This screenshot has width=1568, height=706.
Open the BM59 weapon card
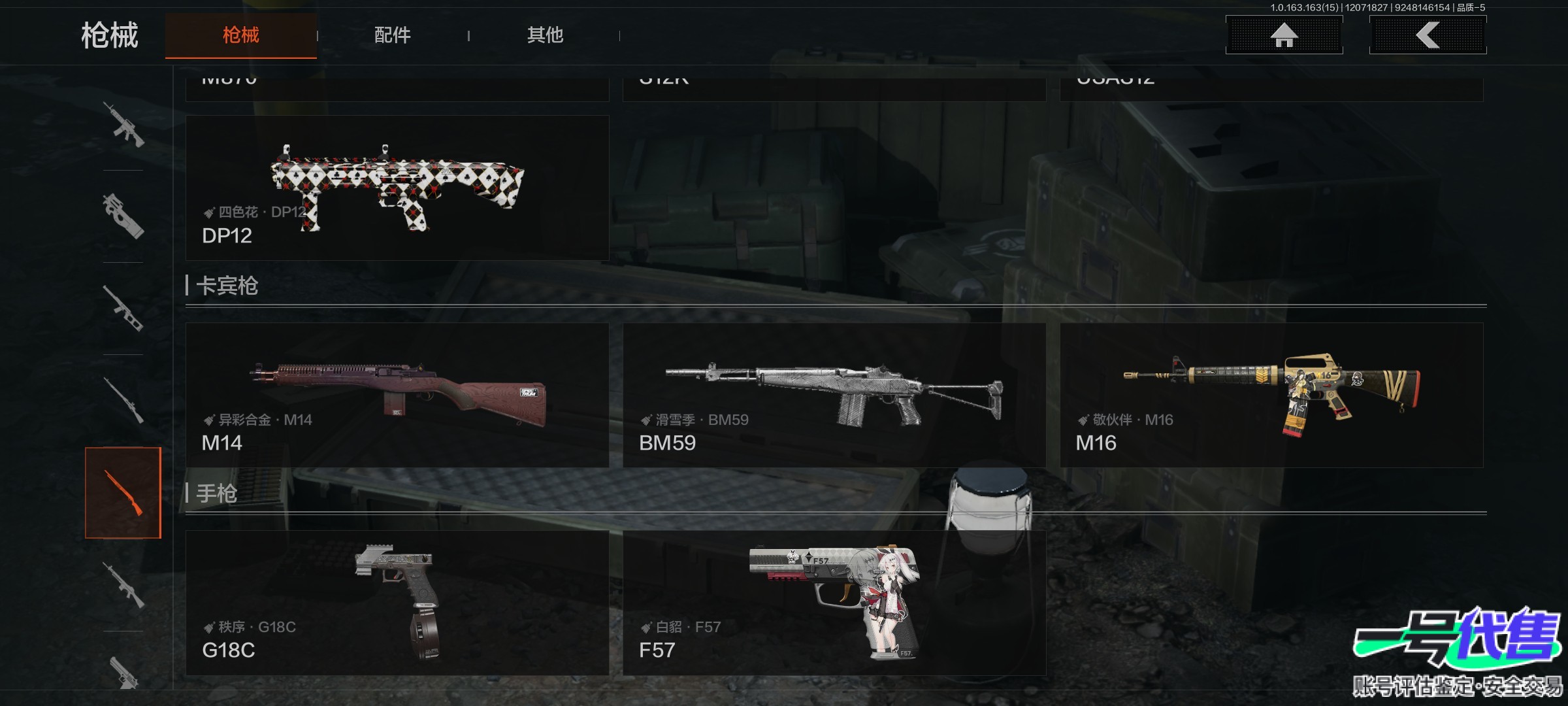coord(834,395)
